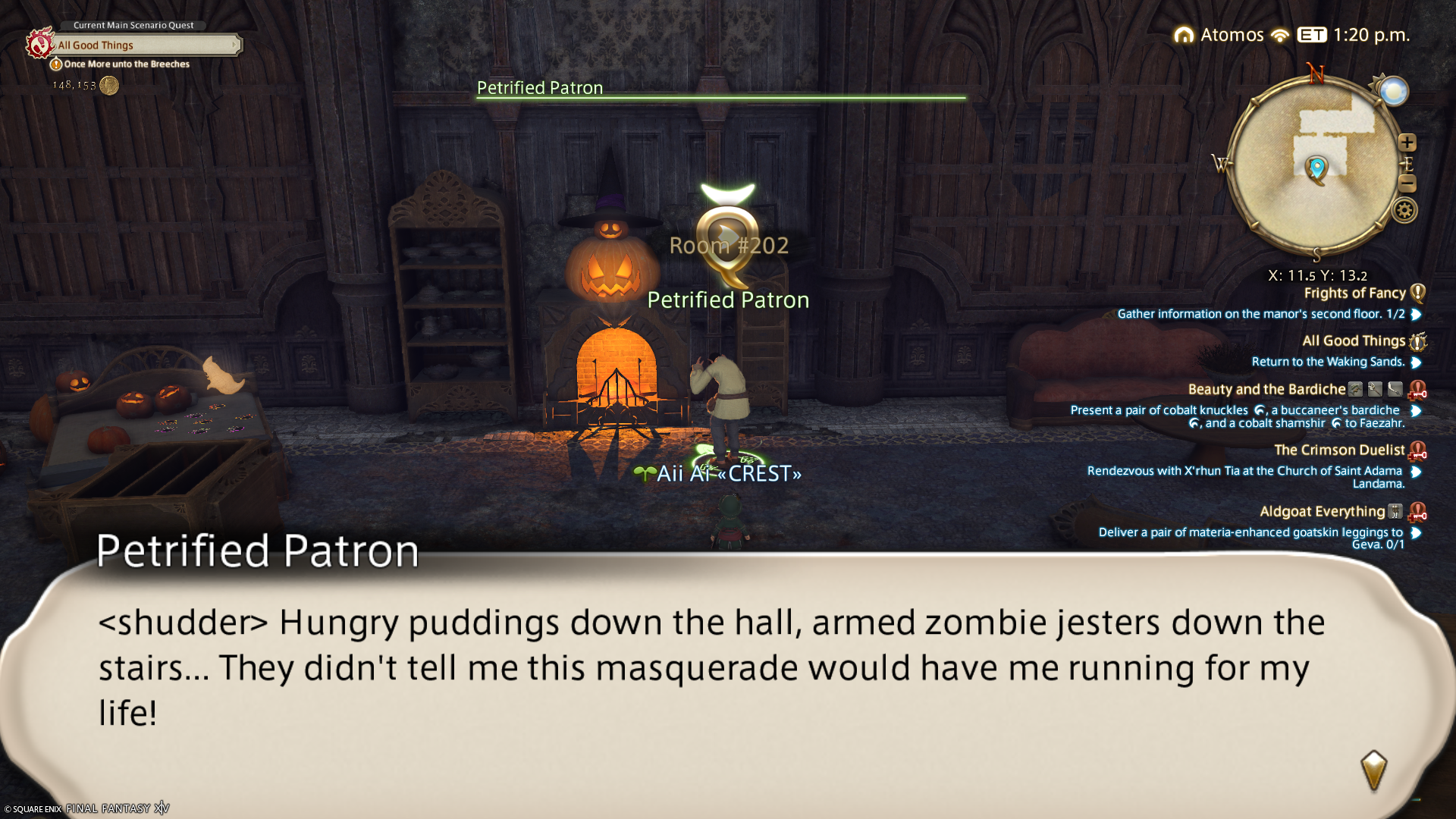The width and height of the screenshot is (1456, 819).
Task: Open the minimap settings gear
Action: [x=1404, y=211]
